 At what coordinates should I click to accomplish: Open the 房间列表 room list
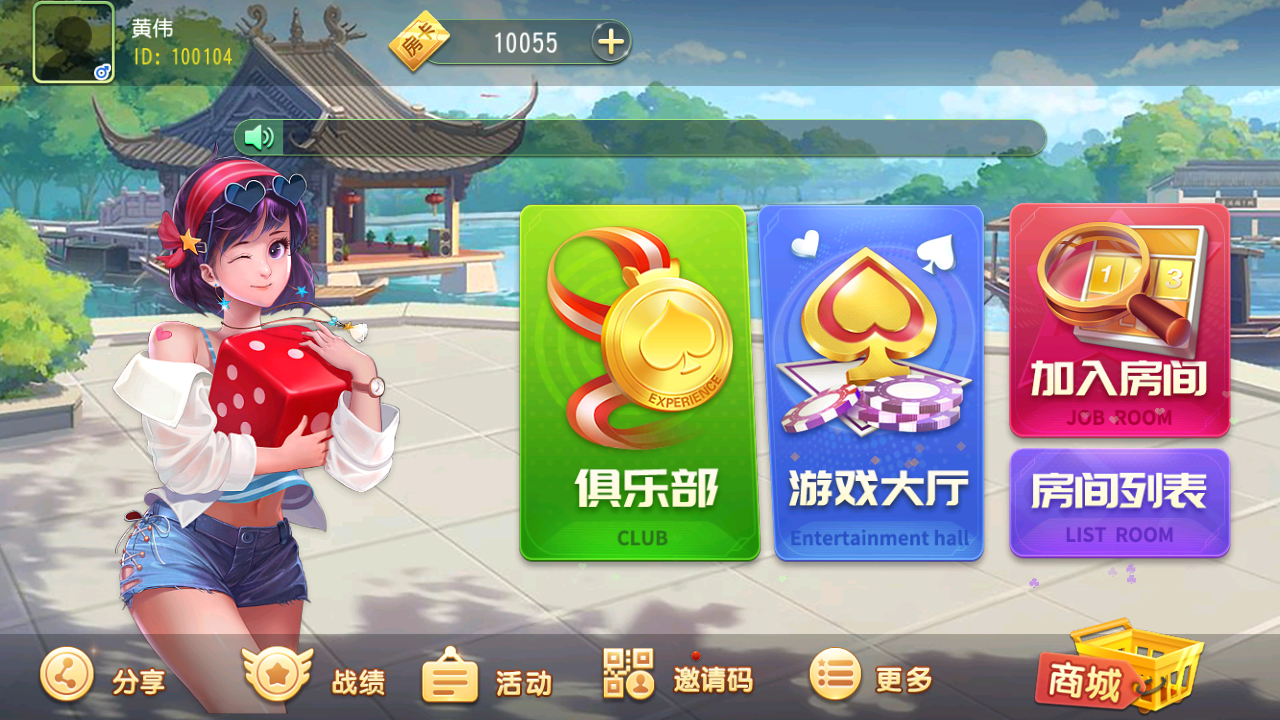[1120, 500]
